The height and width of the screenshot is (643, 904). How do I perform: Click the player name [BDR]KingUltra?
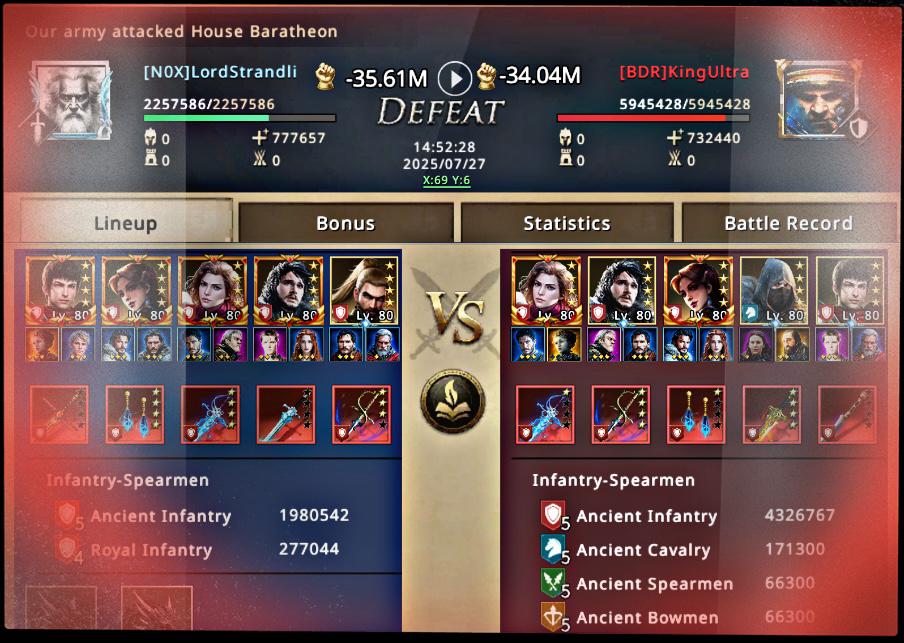click(684, 72)
